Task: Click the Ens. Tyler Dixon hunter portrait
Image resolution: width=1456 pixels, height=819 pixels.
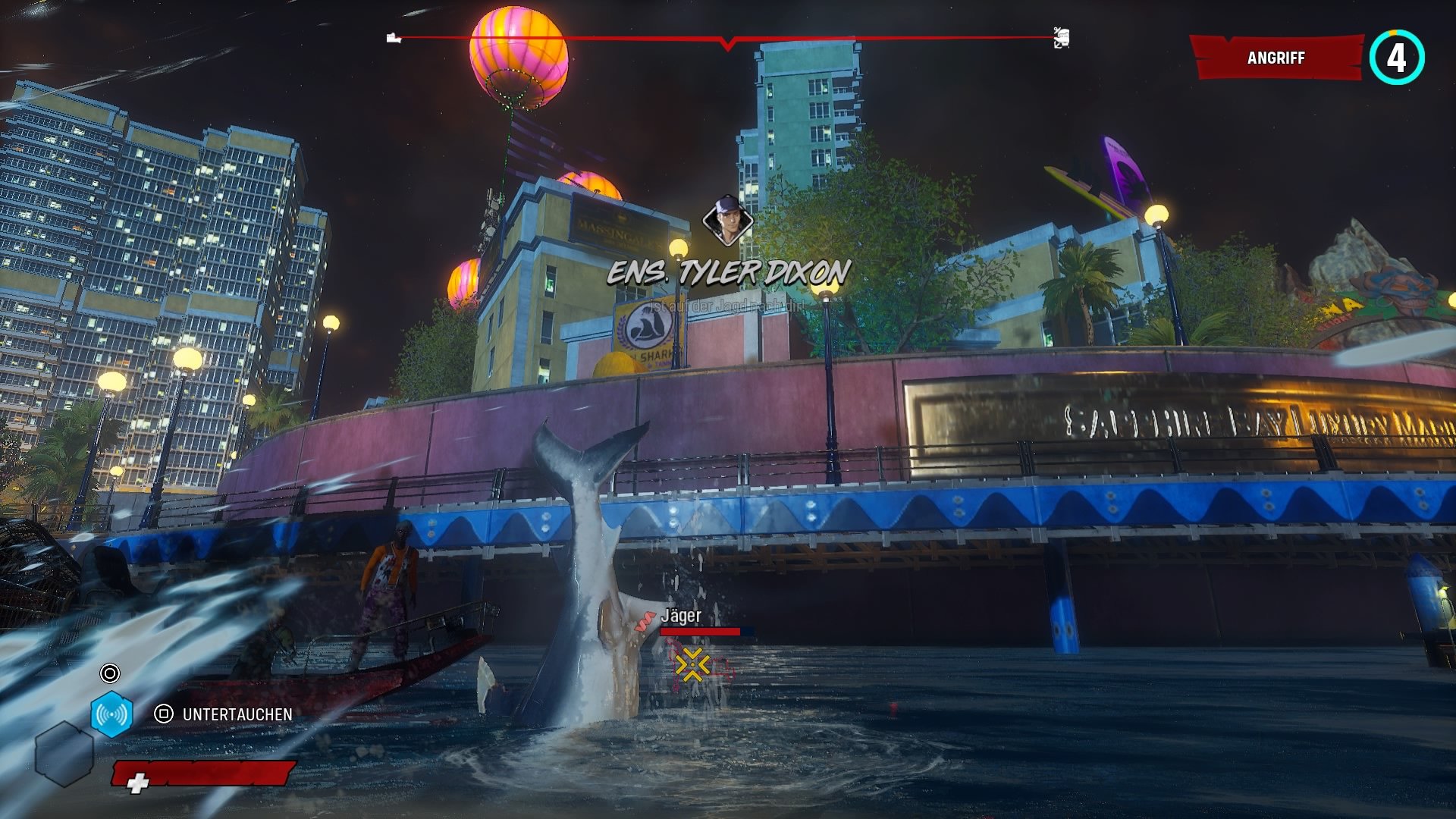Action: click(727, 220)
